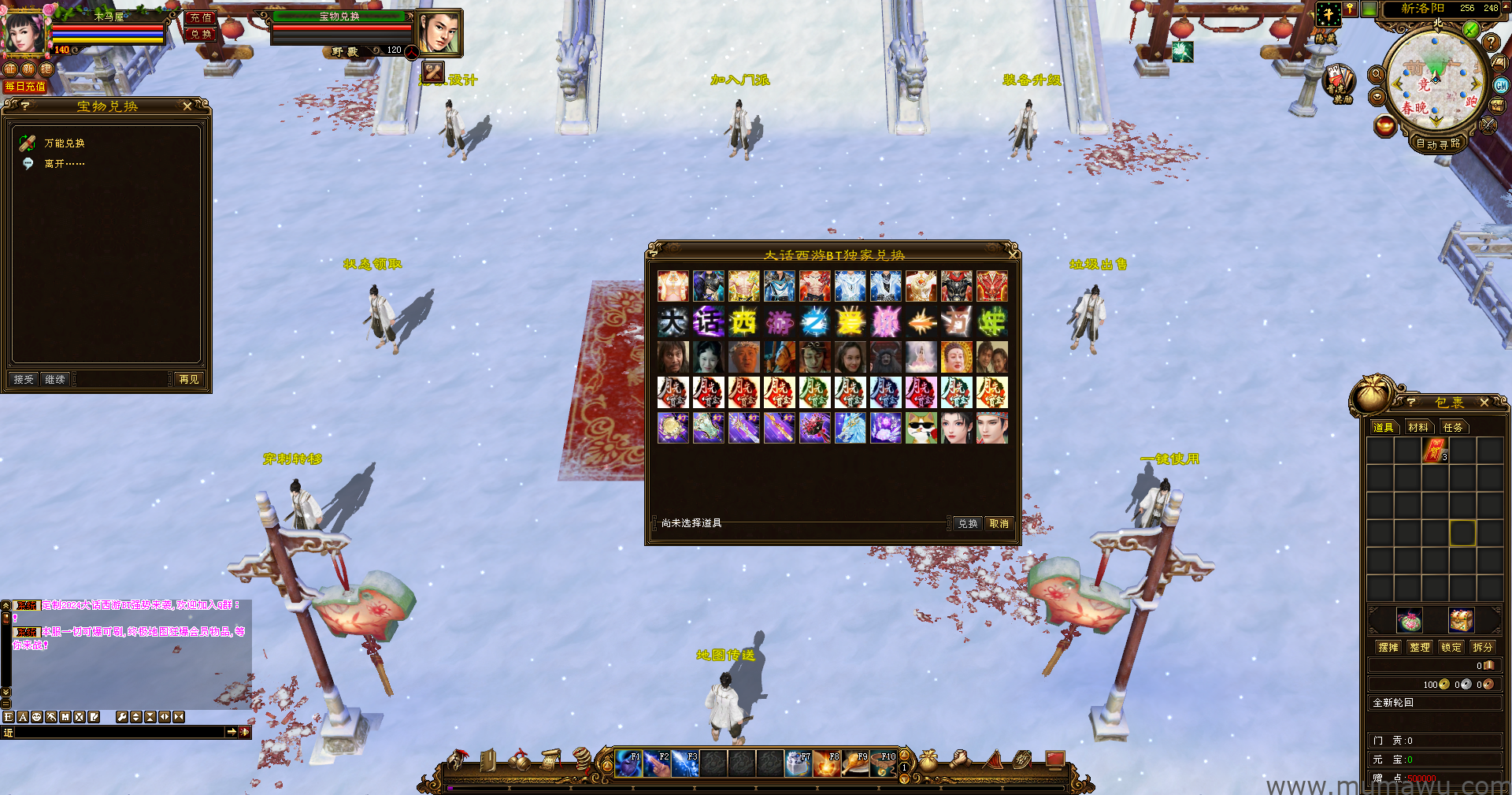Choose the yellow 西 character icon

pos(743,322)
